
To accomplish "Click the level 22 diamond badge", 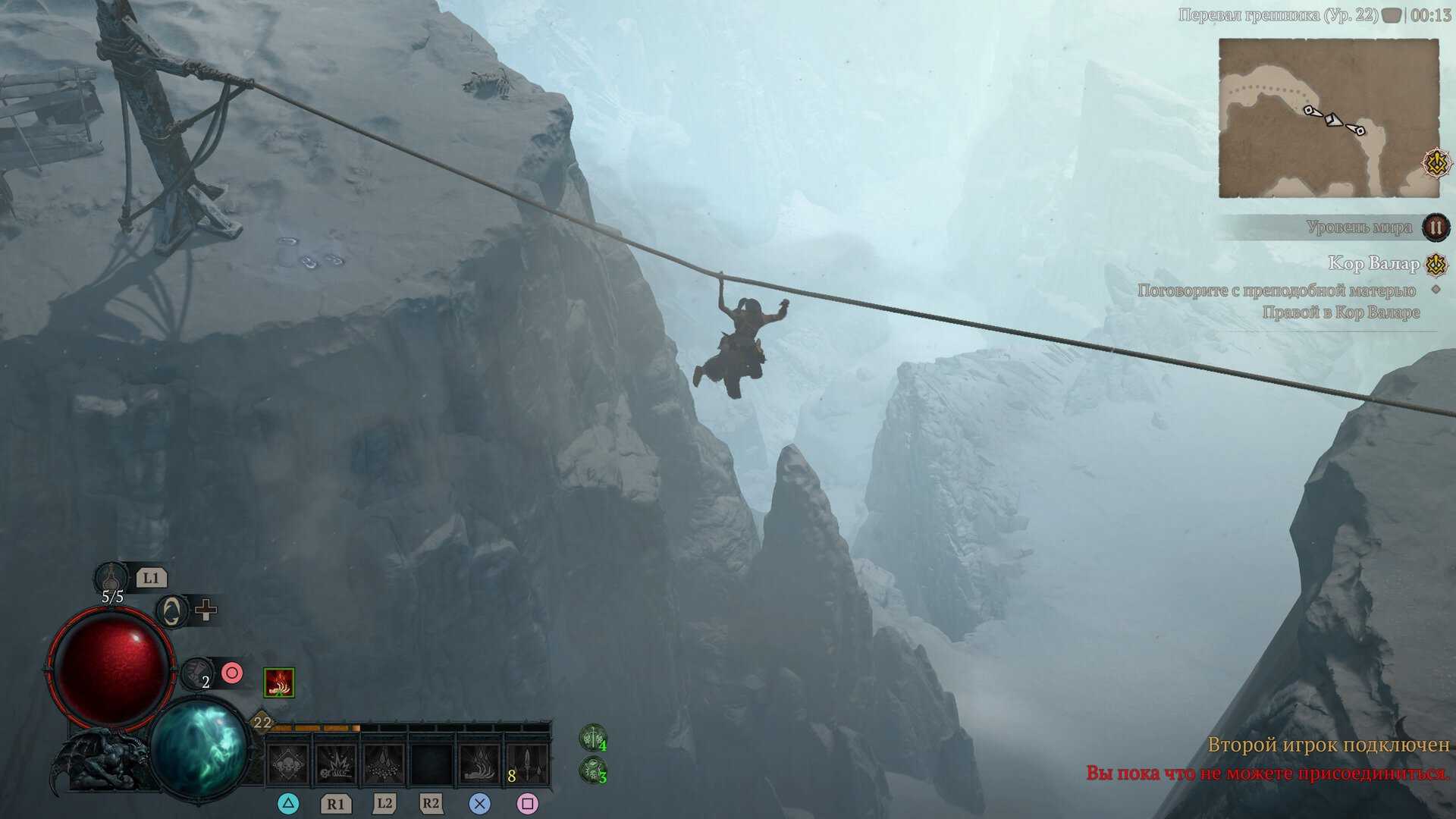I will (262, 722).
